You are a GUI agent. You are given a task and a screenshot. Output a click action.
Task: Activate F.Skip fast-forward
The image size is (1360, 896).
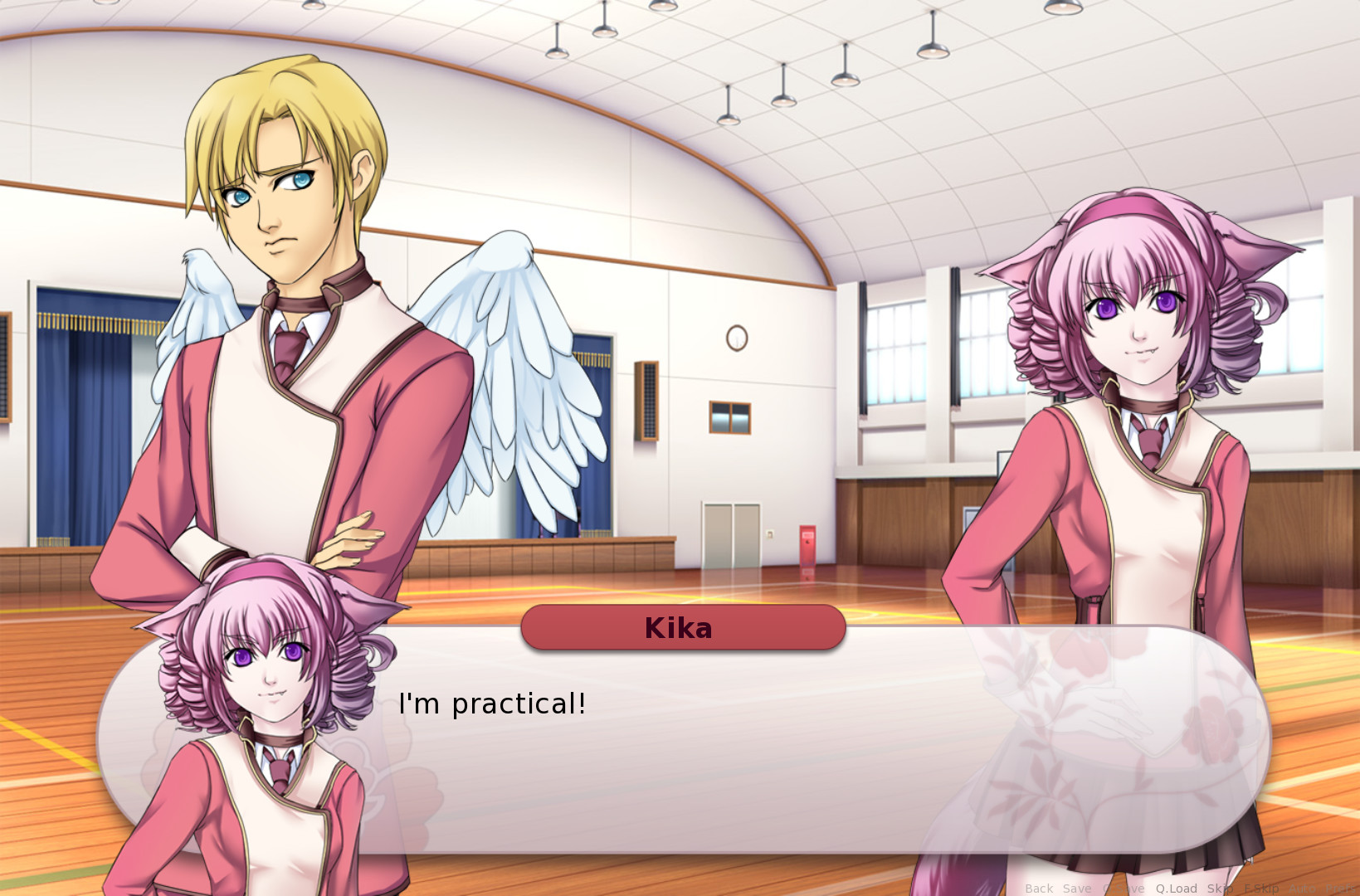(x=1262, y=888)
